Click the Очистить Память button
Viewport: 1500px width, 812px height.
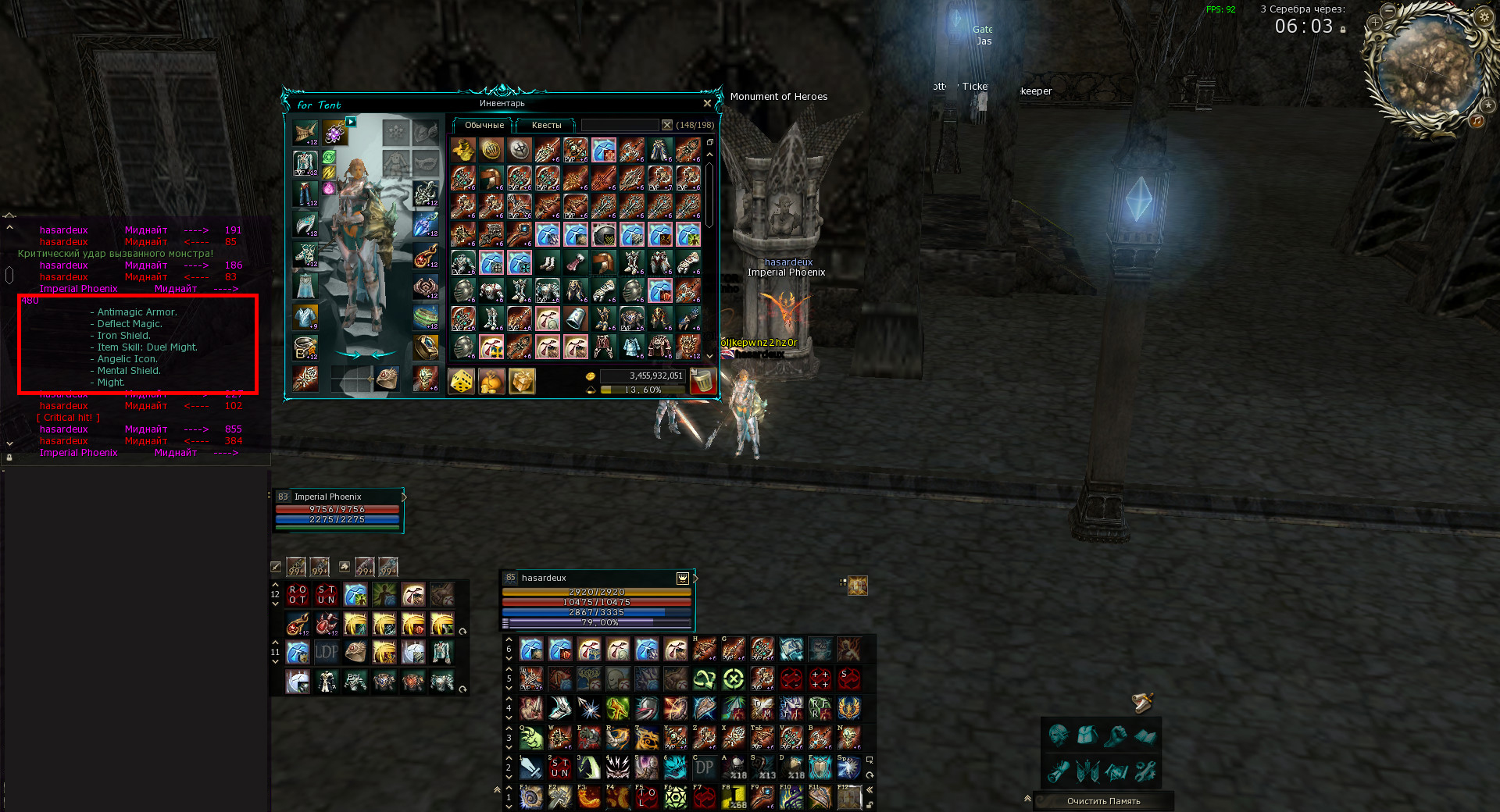pyautogui.click(x=1103, y=801)
